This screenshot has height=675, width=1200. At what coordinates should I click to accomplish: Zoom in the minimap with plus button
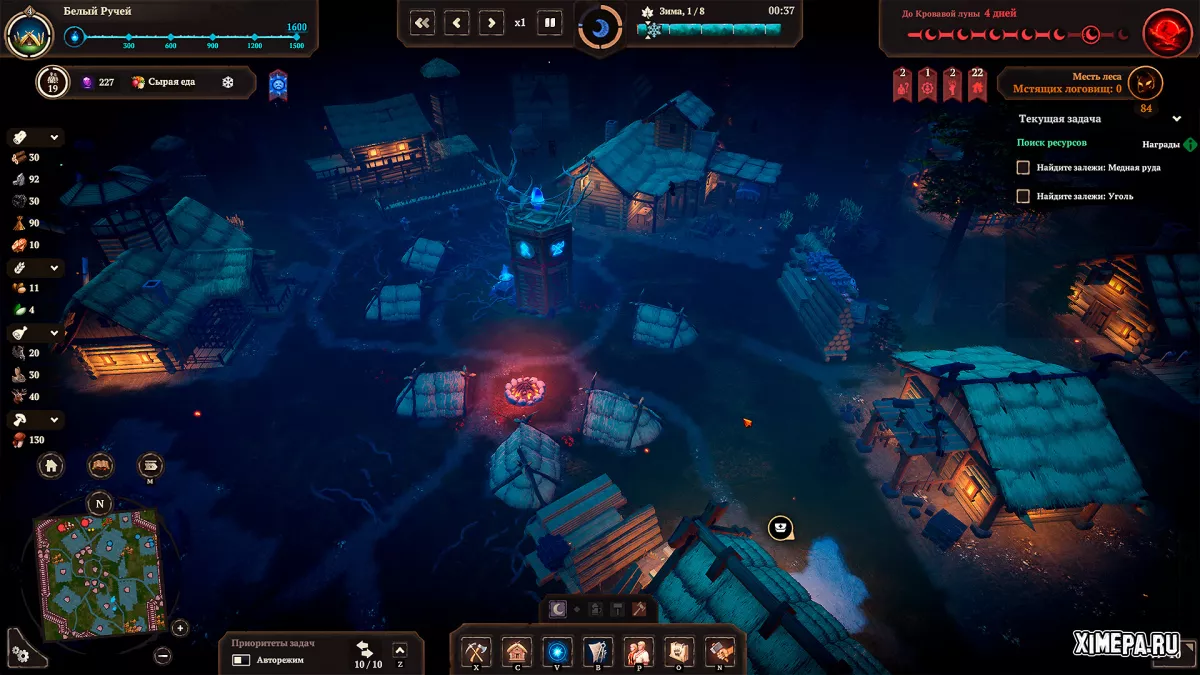[x=180, y=628]
